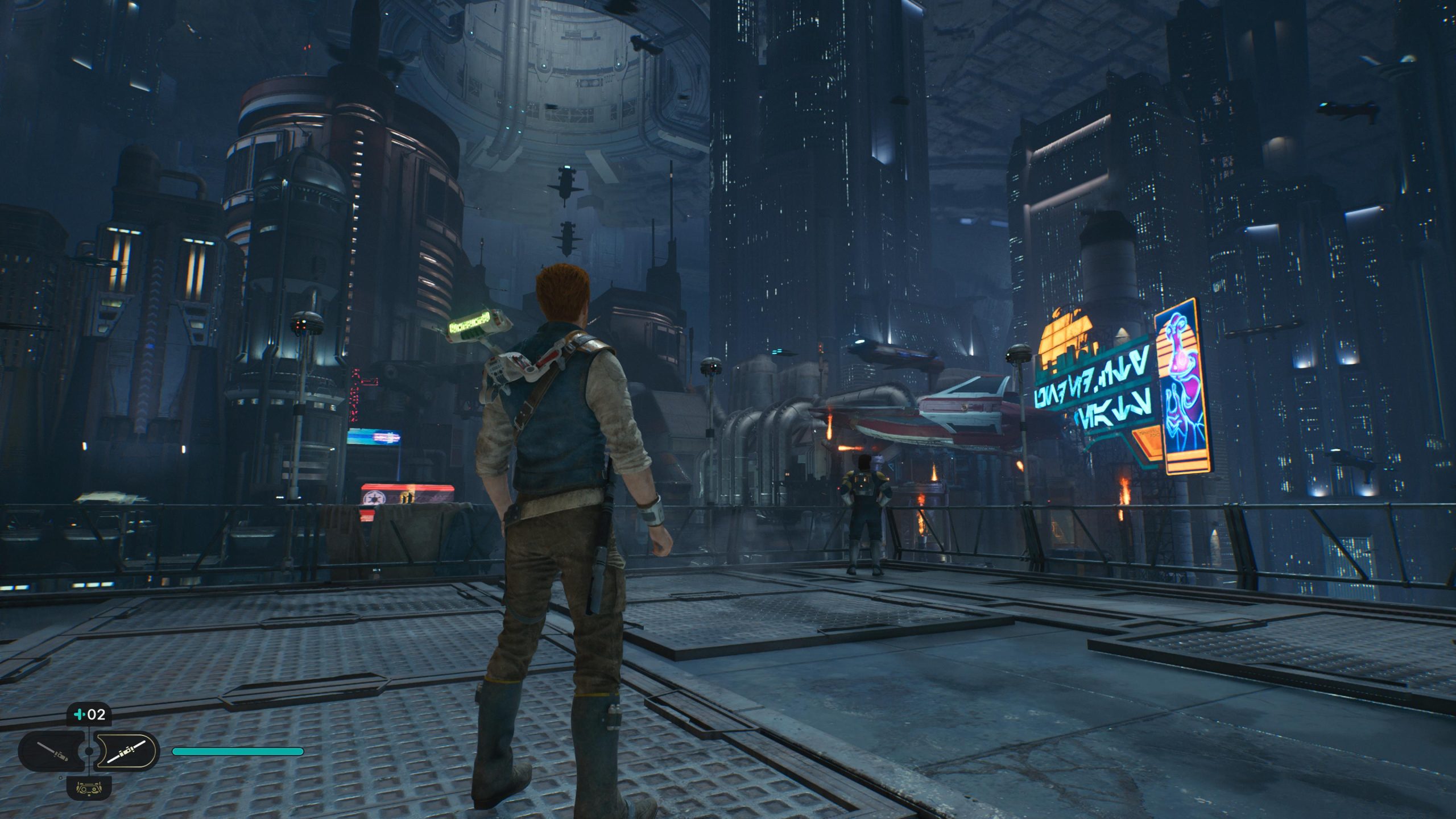The width and height of the screenshot is (1456, 819).
Task: Select the single-blade lightsaber stance
Action: tap(52, 751)
